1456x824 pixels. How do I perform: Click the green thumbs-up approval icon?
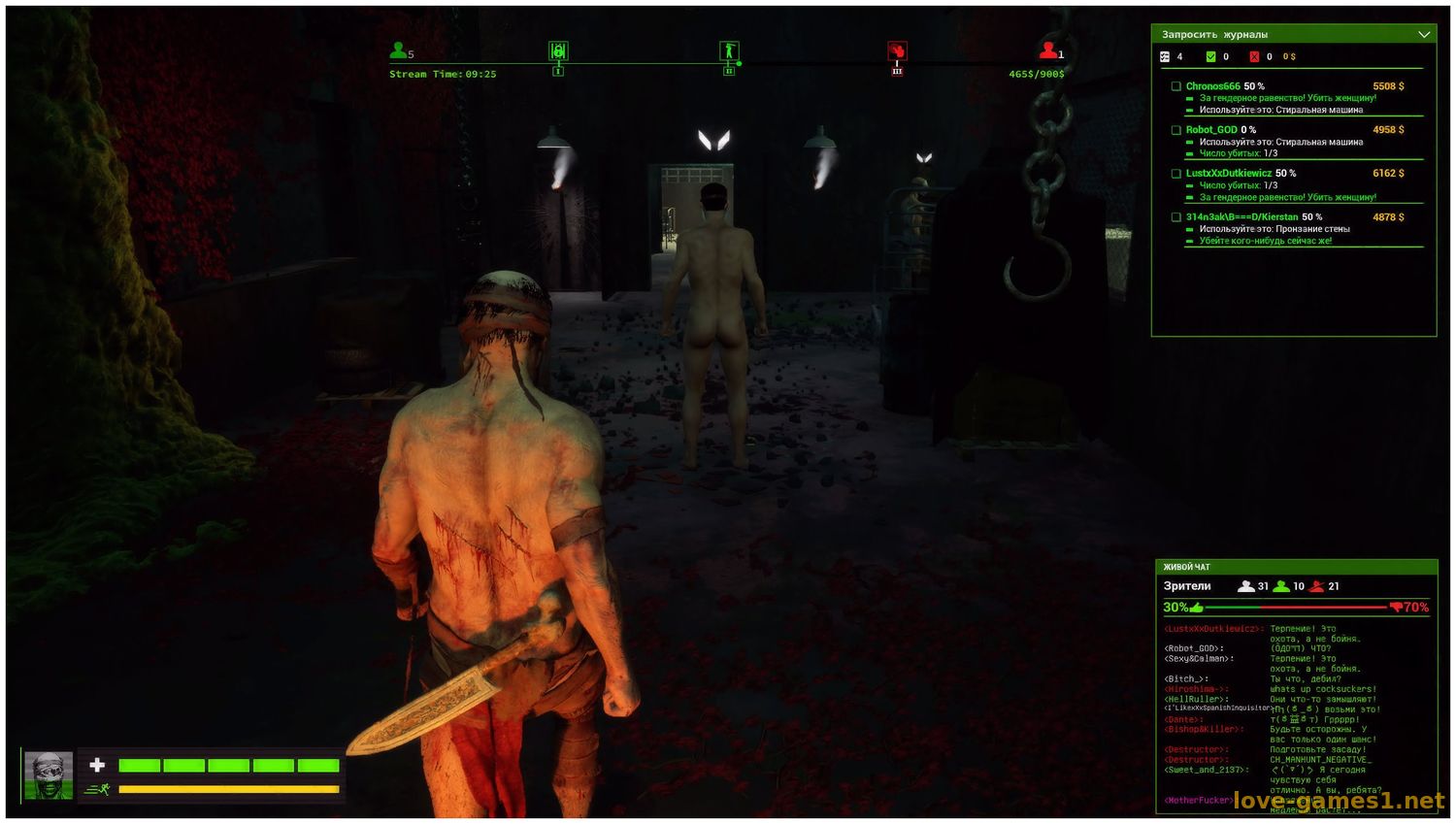(x=1197, y=608)
